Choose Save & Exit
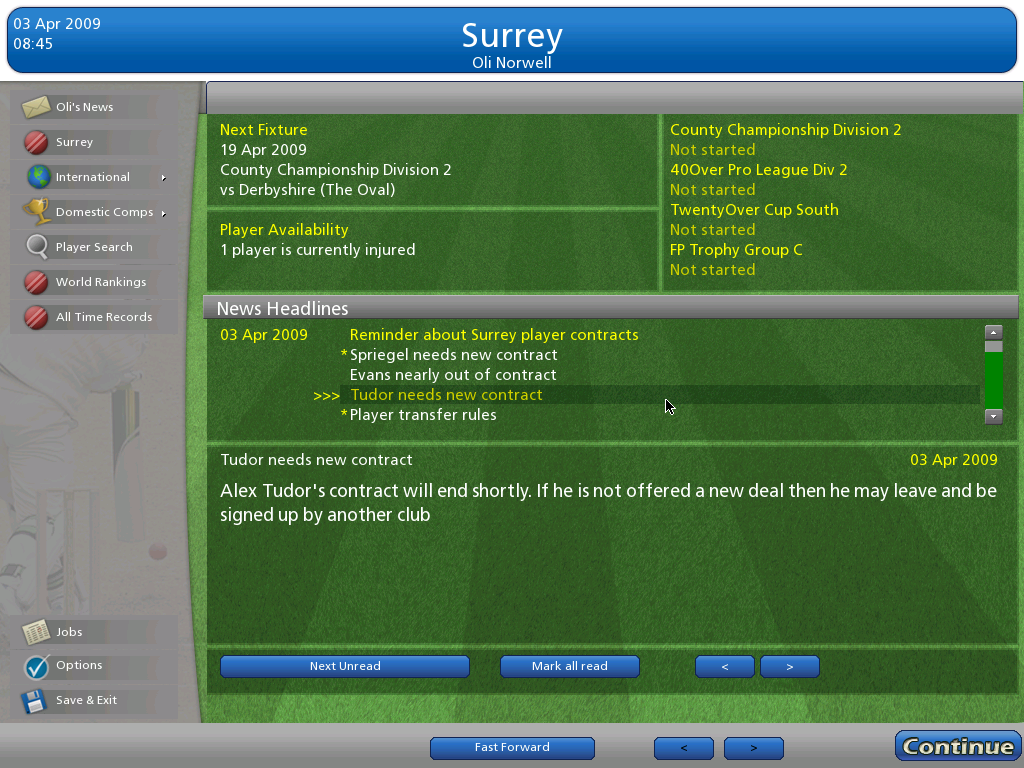The image size is (1024, 768). coord(86,700)
